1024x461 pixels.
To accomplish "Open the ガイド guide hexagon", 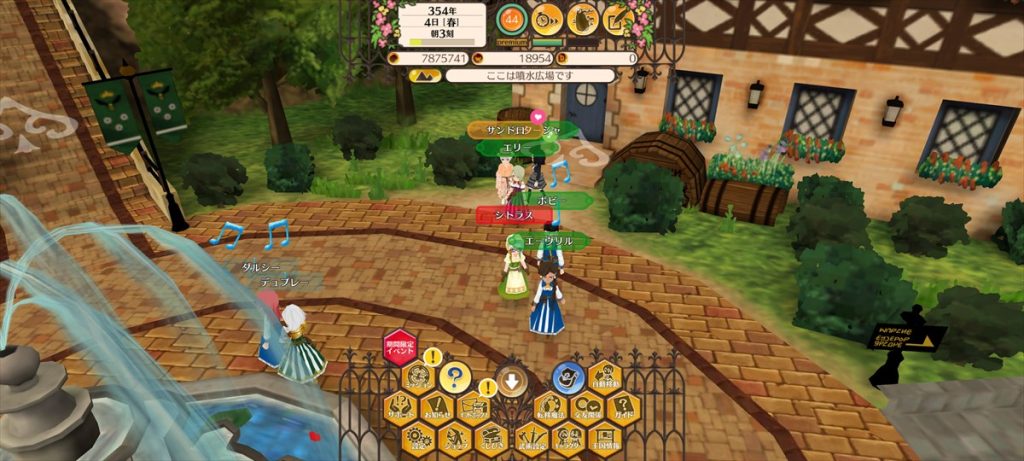I will 623,407.
